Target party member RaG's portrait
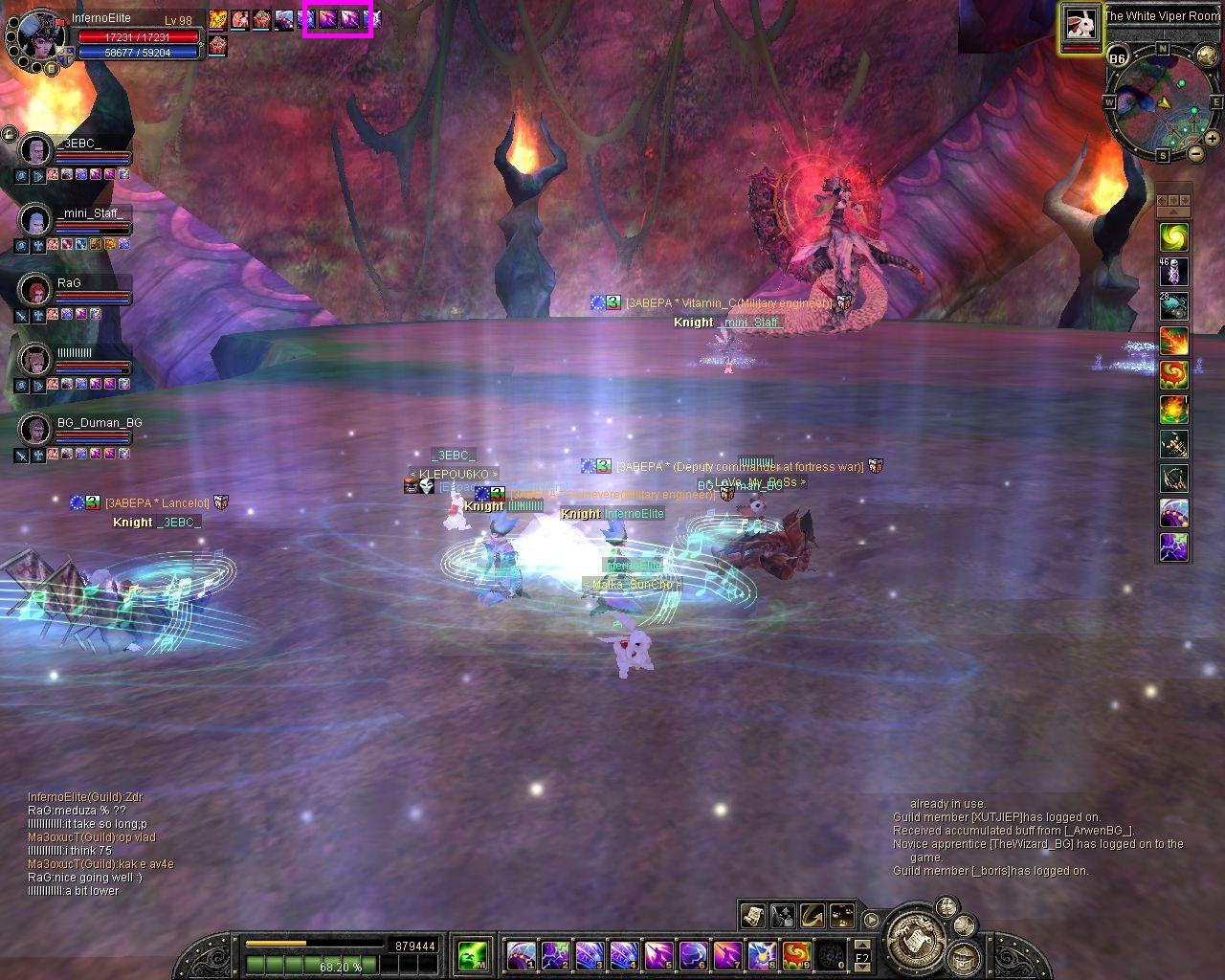Viewport: 1225px width, 980px height. 35,290
